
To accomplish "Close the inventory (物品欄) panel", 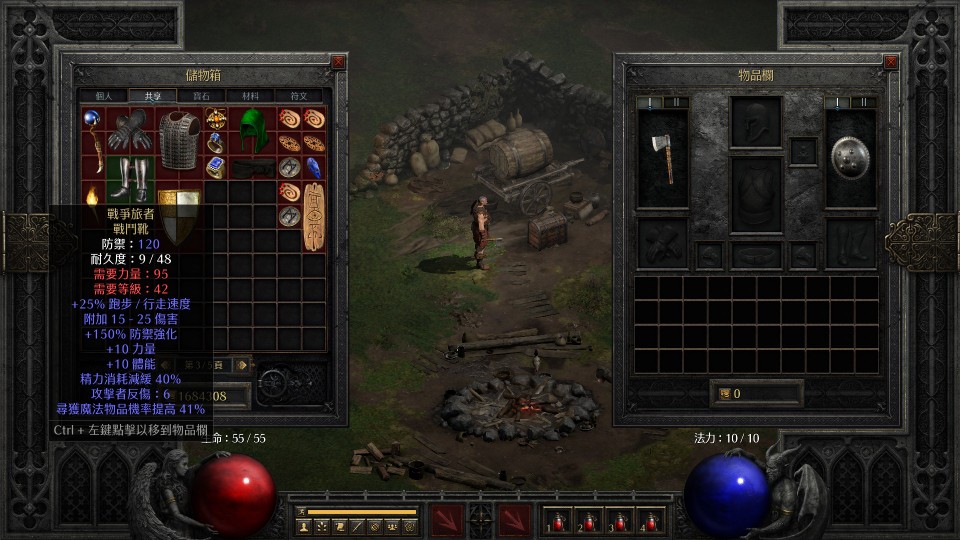I will (x=891, y=62).
